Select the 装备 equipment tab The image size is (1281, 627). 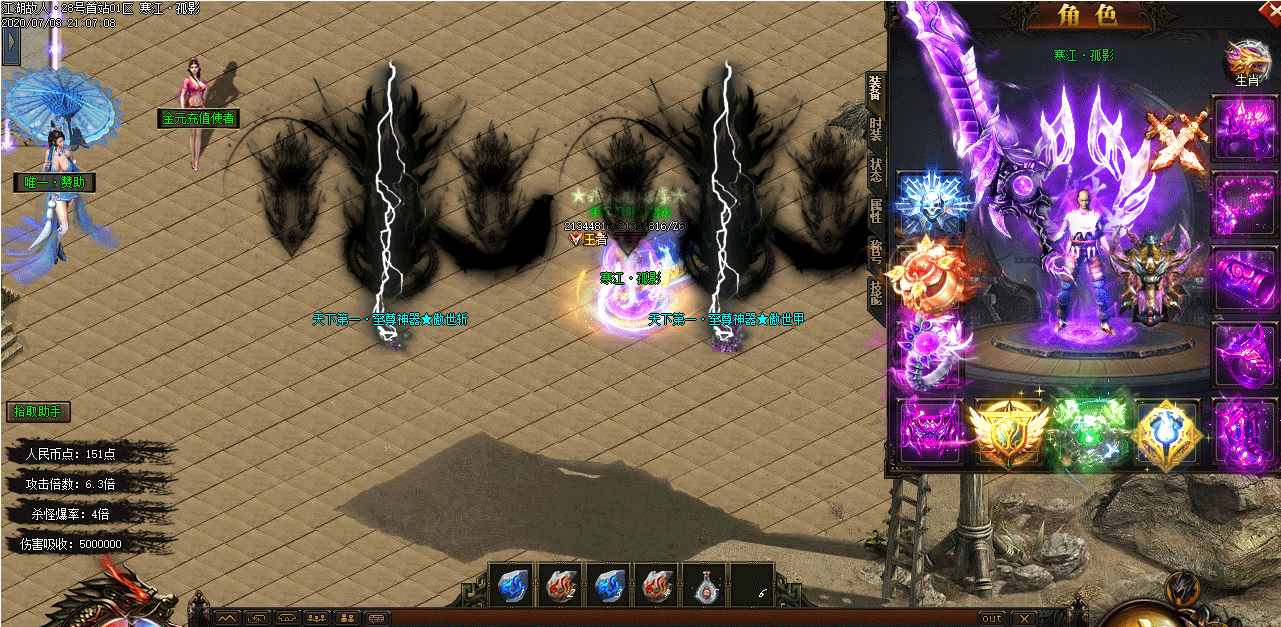875,89
